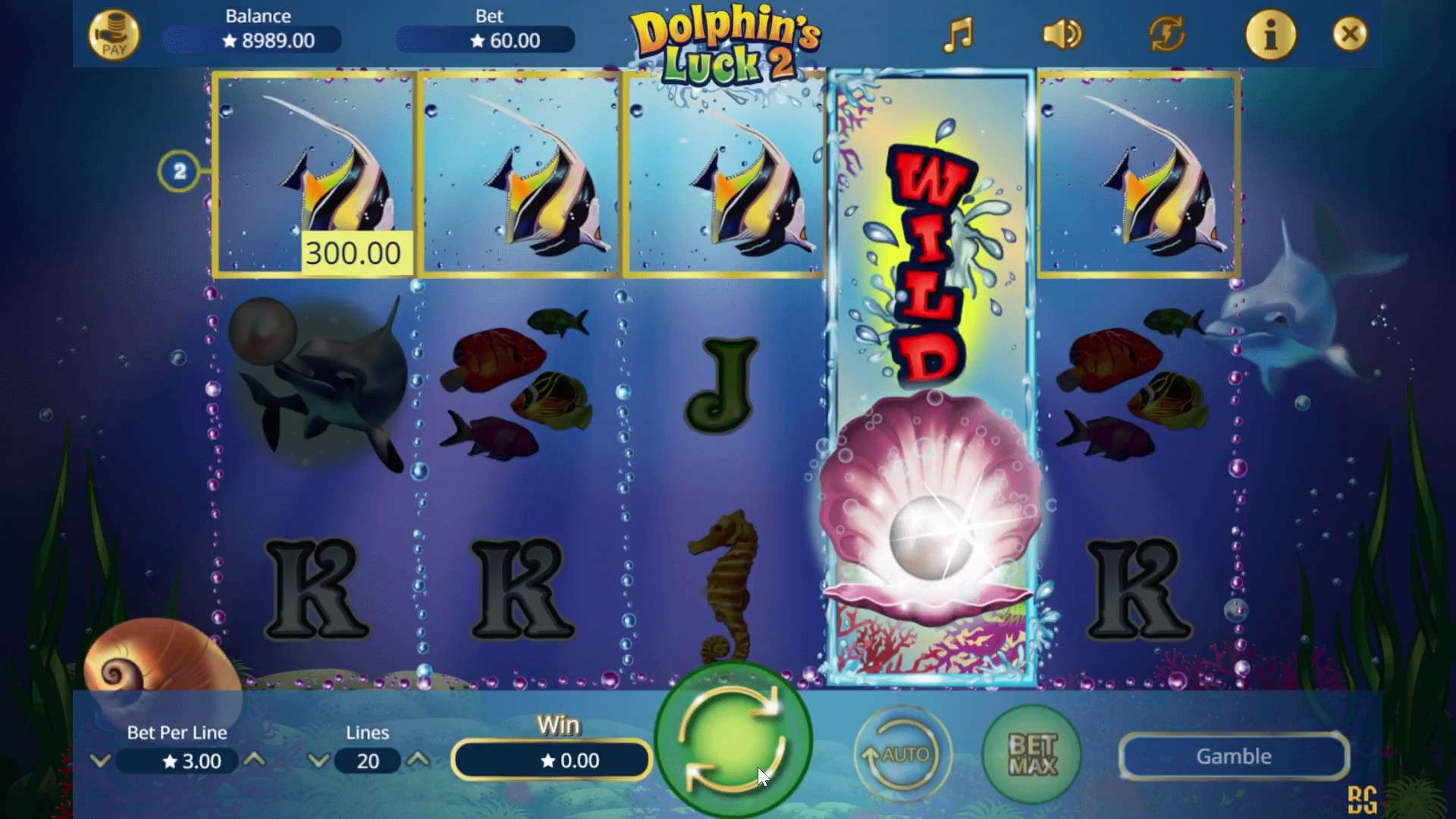Open the game info screen
This screenshot has width=1456, height=819.
pos(1271,34)
